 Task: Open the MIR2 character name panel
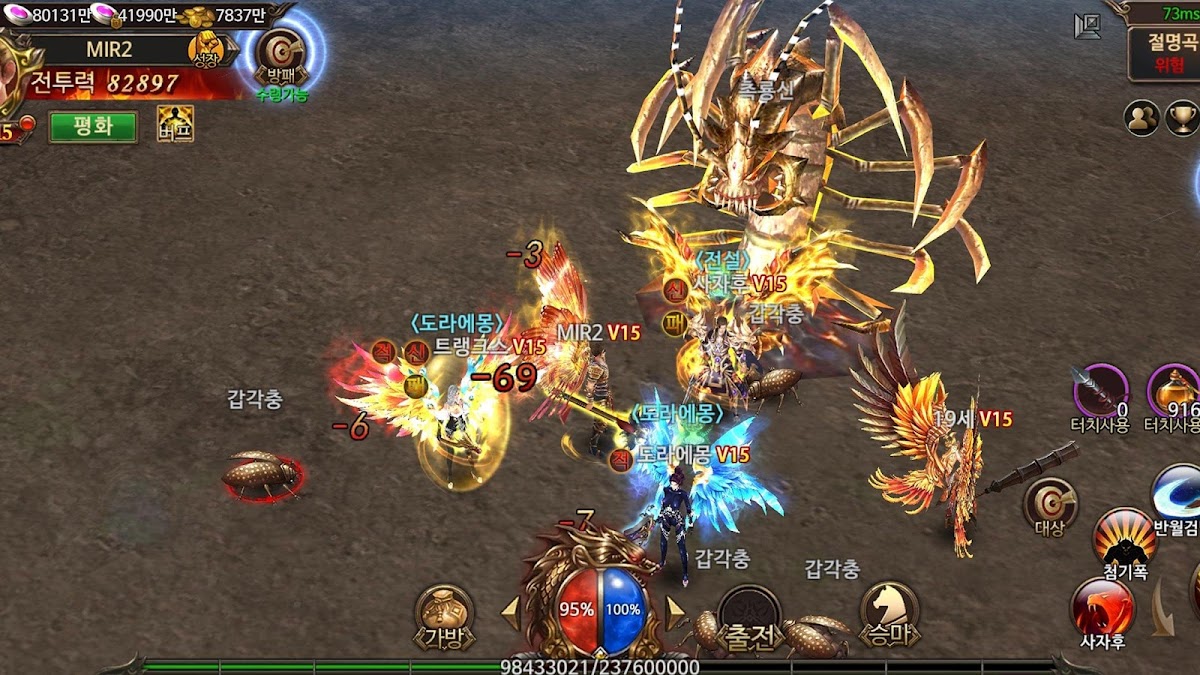pyautogui.click(x=108, y=49)
